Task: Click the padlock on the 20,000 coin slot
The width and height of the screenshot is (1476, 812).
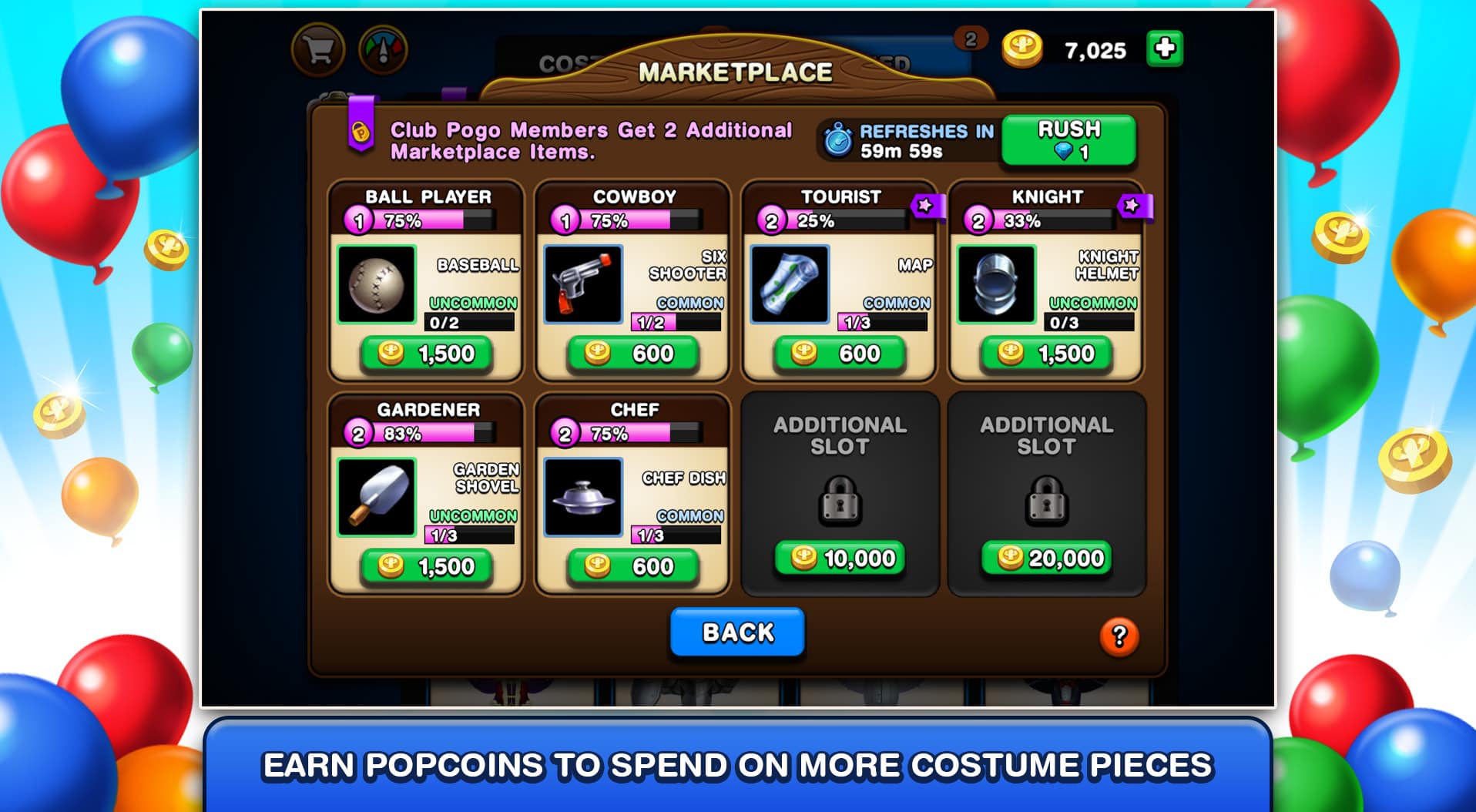Action: (1046, 502)
